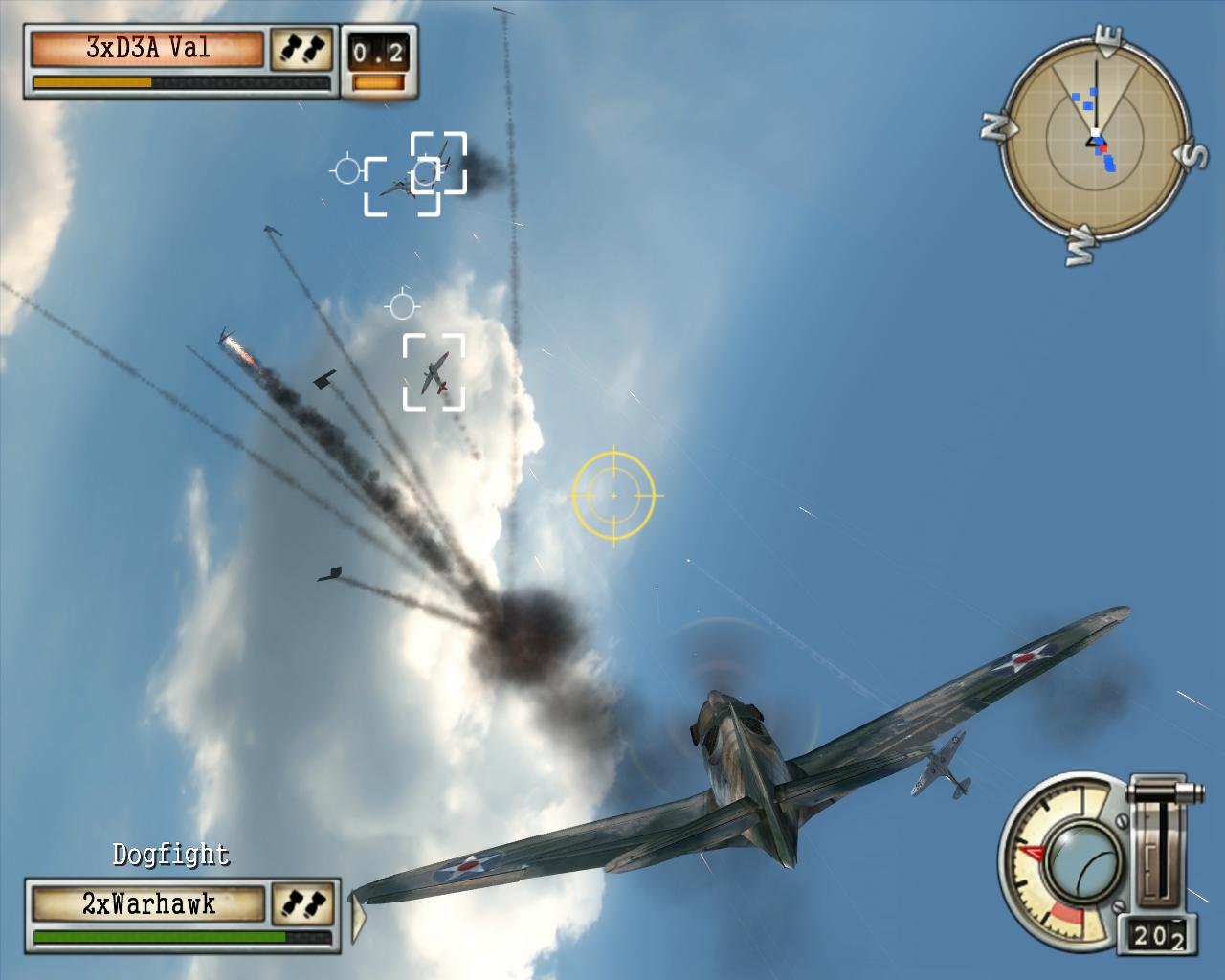
Task: Target the bracketed Val in cloud
Action: click(434, 372)
